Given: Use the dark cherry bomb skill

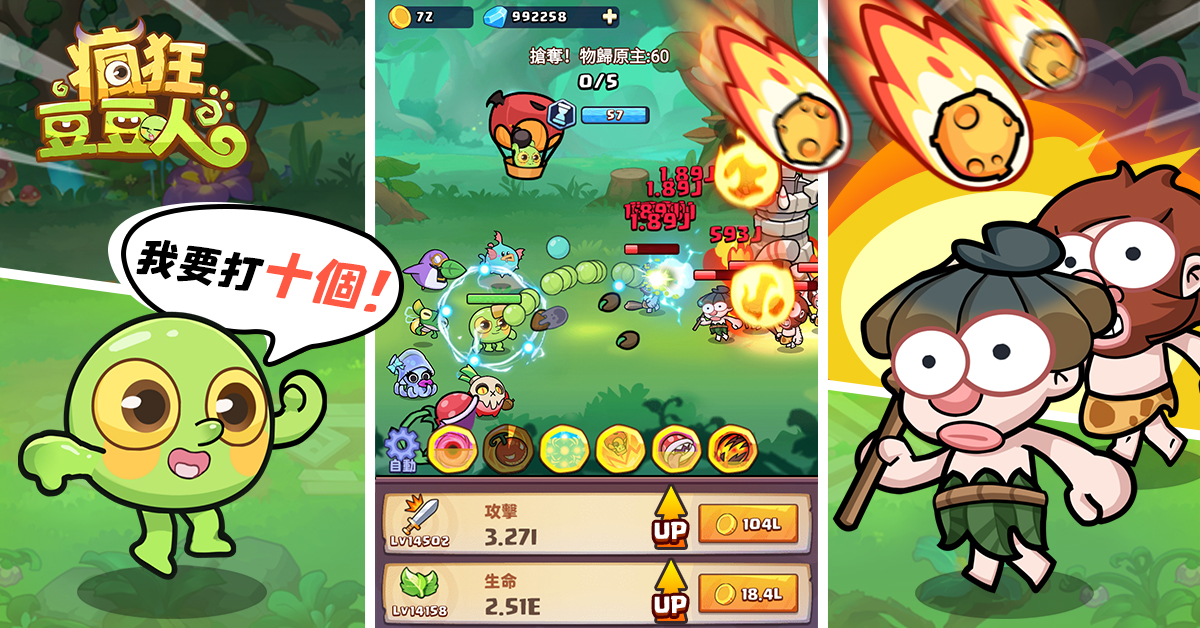Looking at the screenshot, I should click(x=505, y=449).
